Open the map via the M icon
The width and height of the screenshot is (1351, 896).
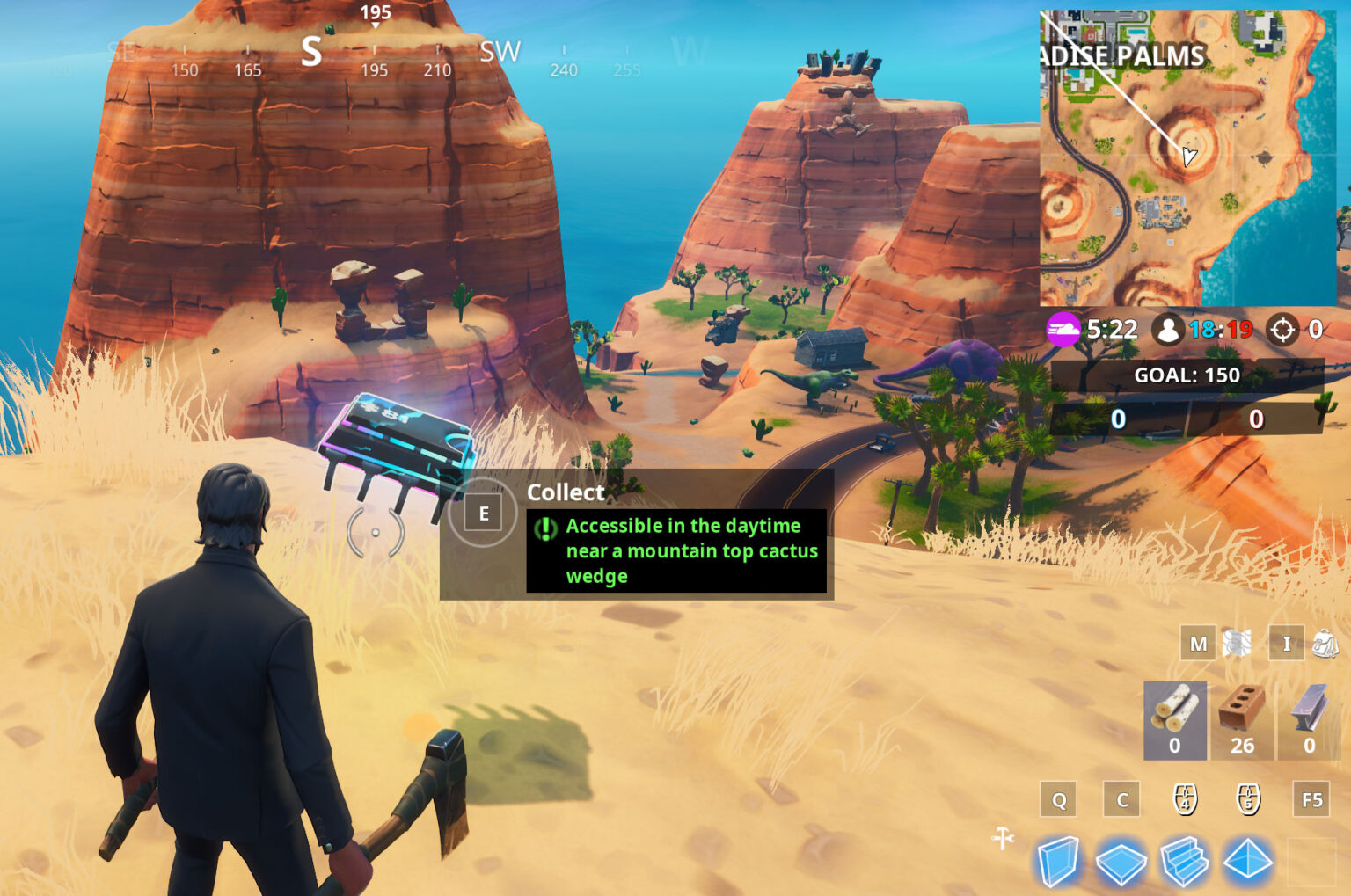[1197, 644]
